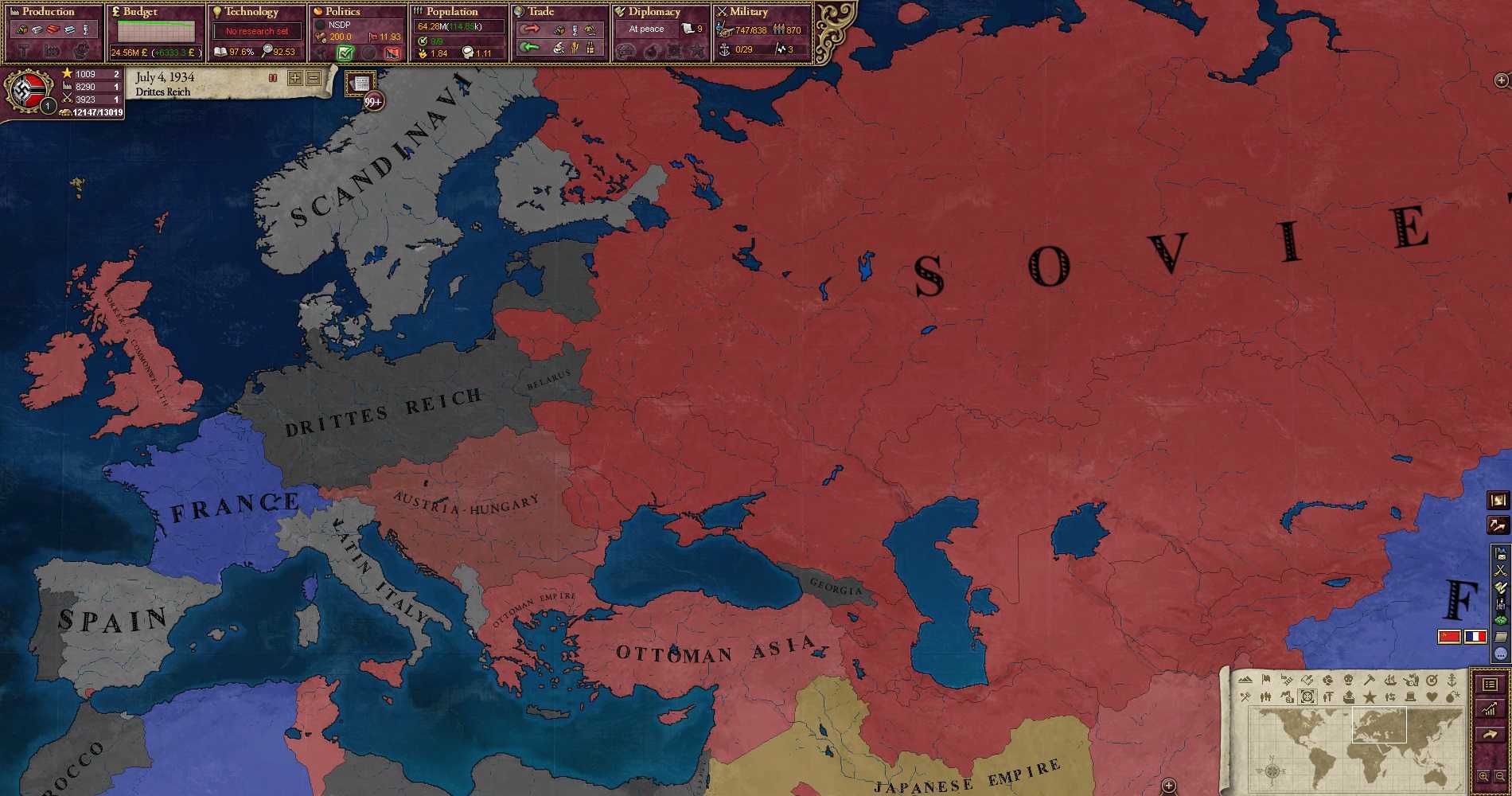Open the Military panel

coord(748,12)
